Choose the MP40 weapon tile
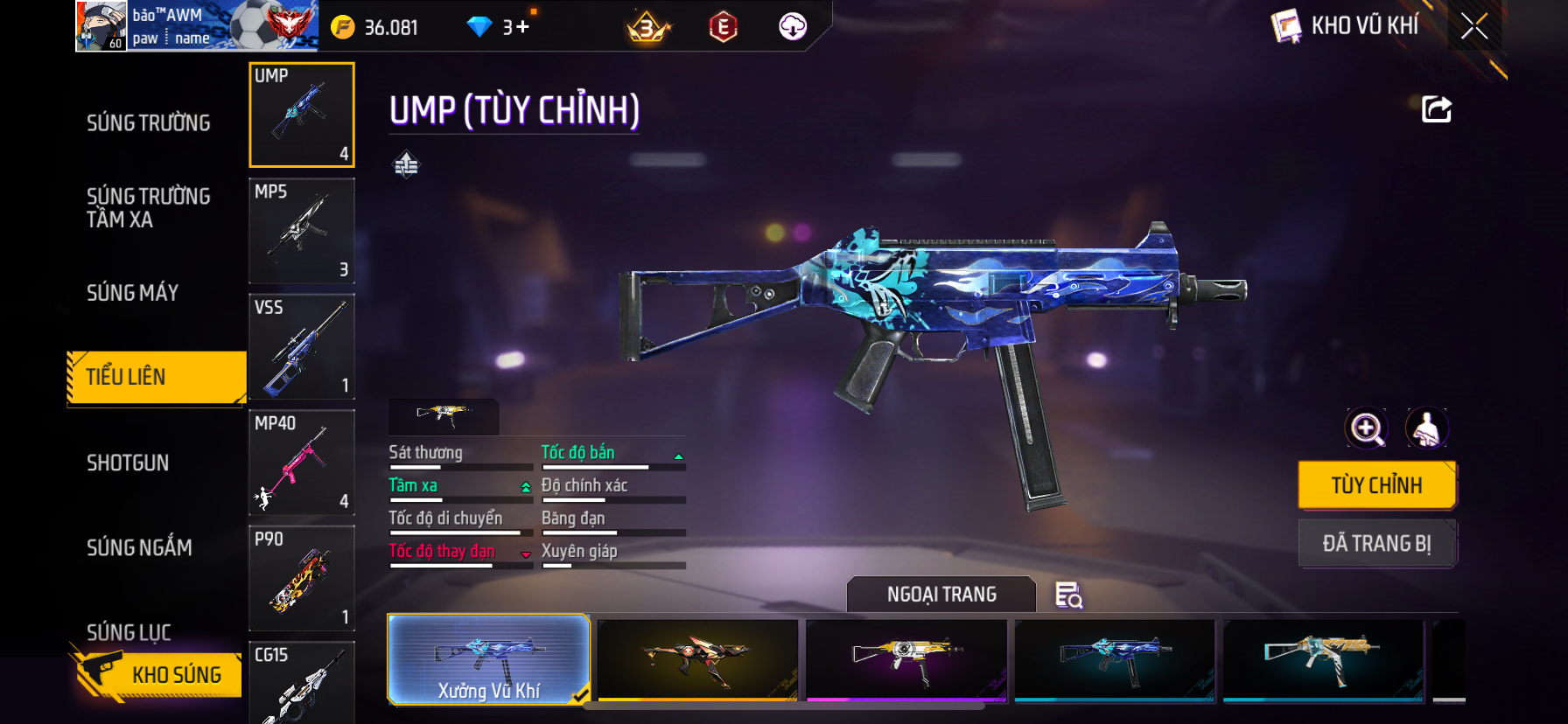The image size is (1568, 724). [302, 463]
